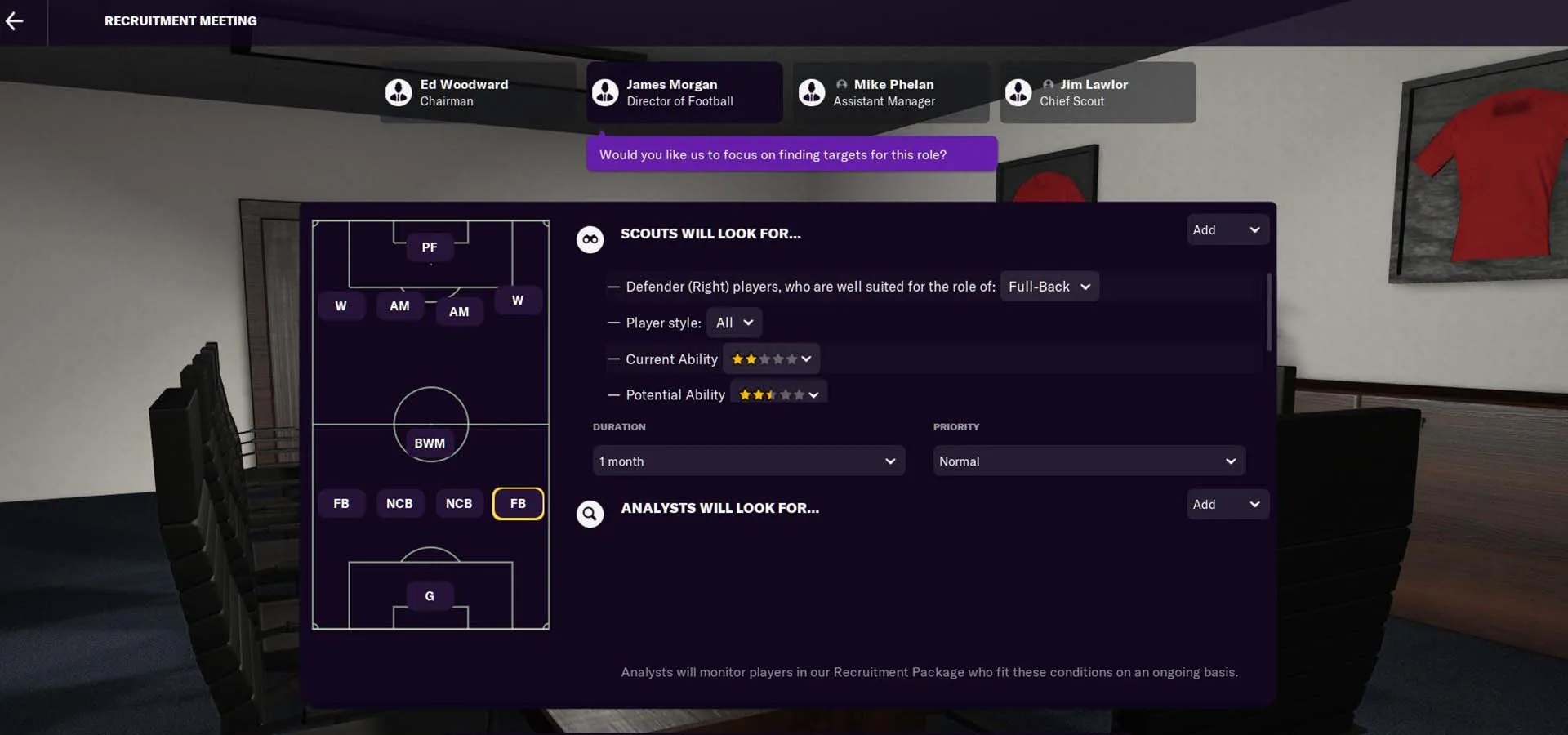This screenshot has width=1568, height=735.
Task: Click the infinity icon next to Scouts Will Look For
Action: click(590, 238)
